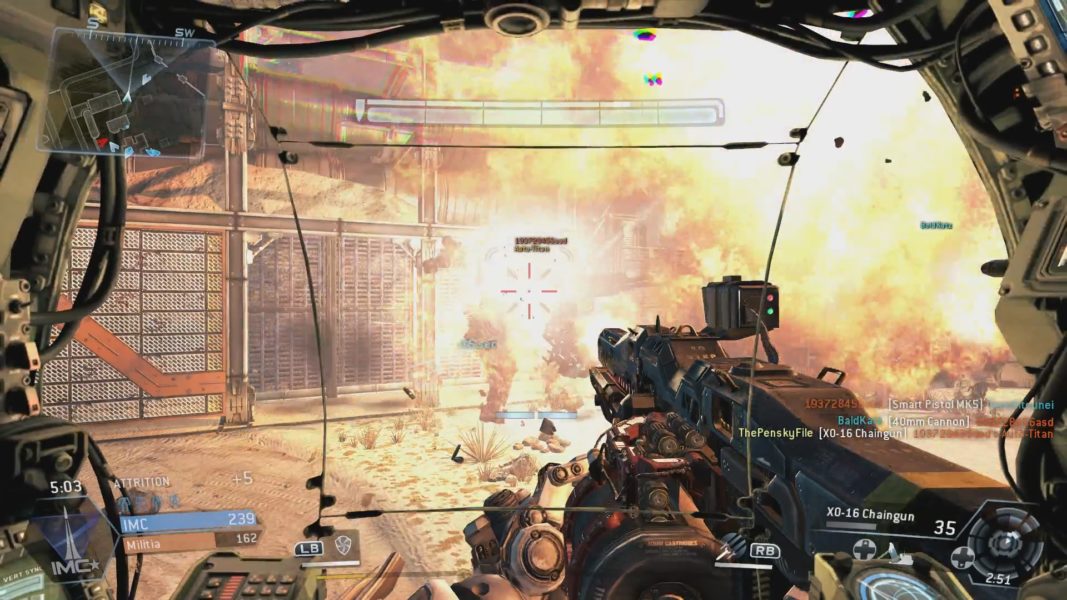The width and height of the screenshot is (1067, 600).
Task: Activate the rocket ordnance icon beside RB
Action: [736, 545]
